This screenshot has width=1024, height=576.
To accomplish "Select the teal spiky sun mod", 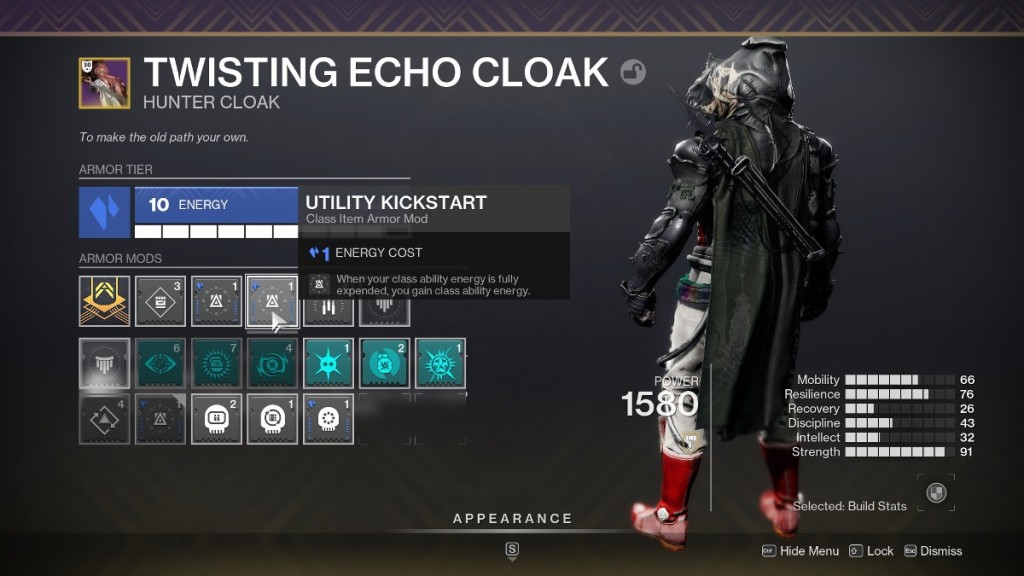I will pos(440,363).
